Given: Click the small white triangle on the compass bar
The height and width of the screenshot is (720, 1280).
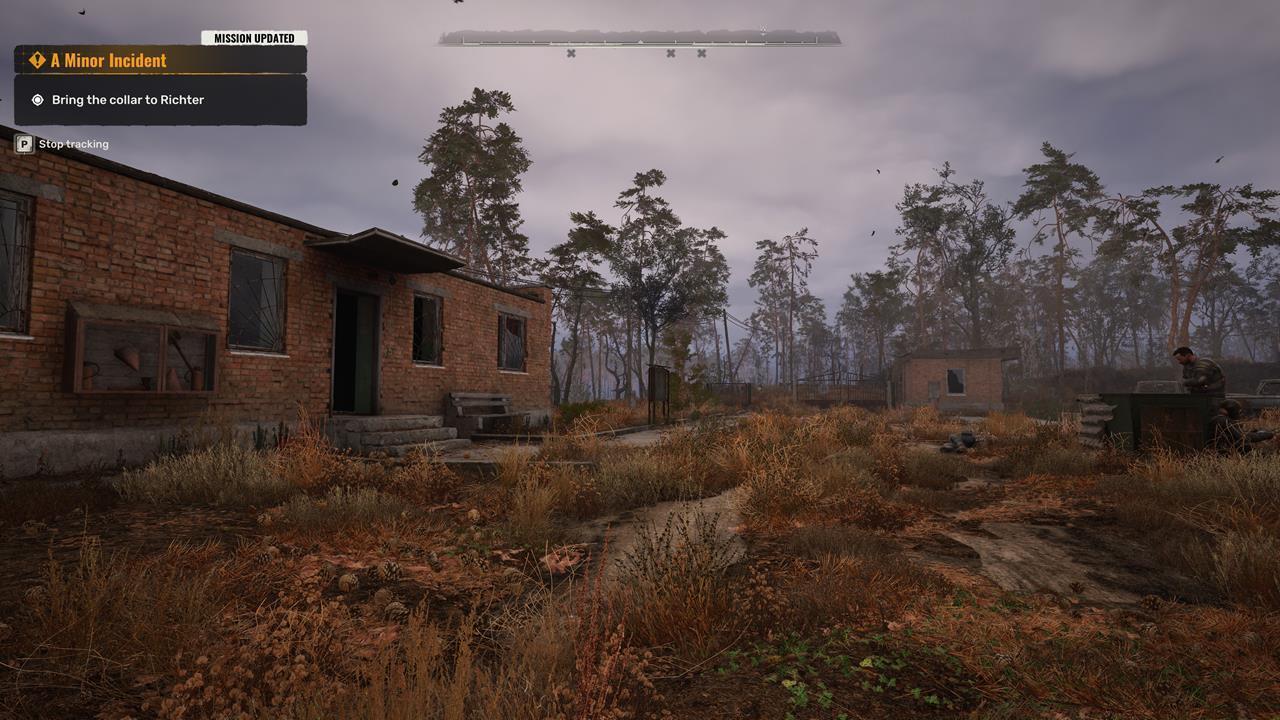Looking at the screenshot, I should pyautogui.click(x=640, y=41).
